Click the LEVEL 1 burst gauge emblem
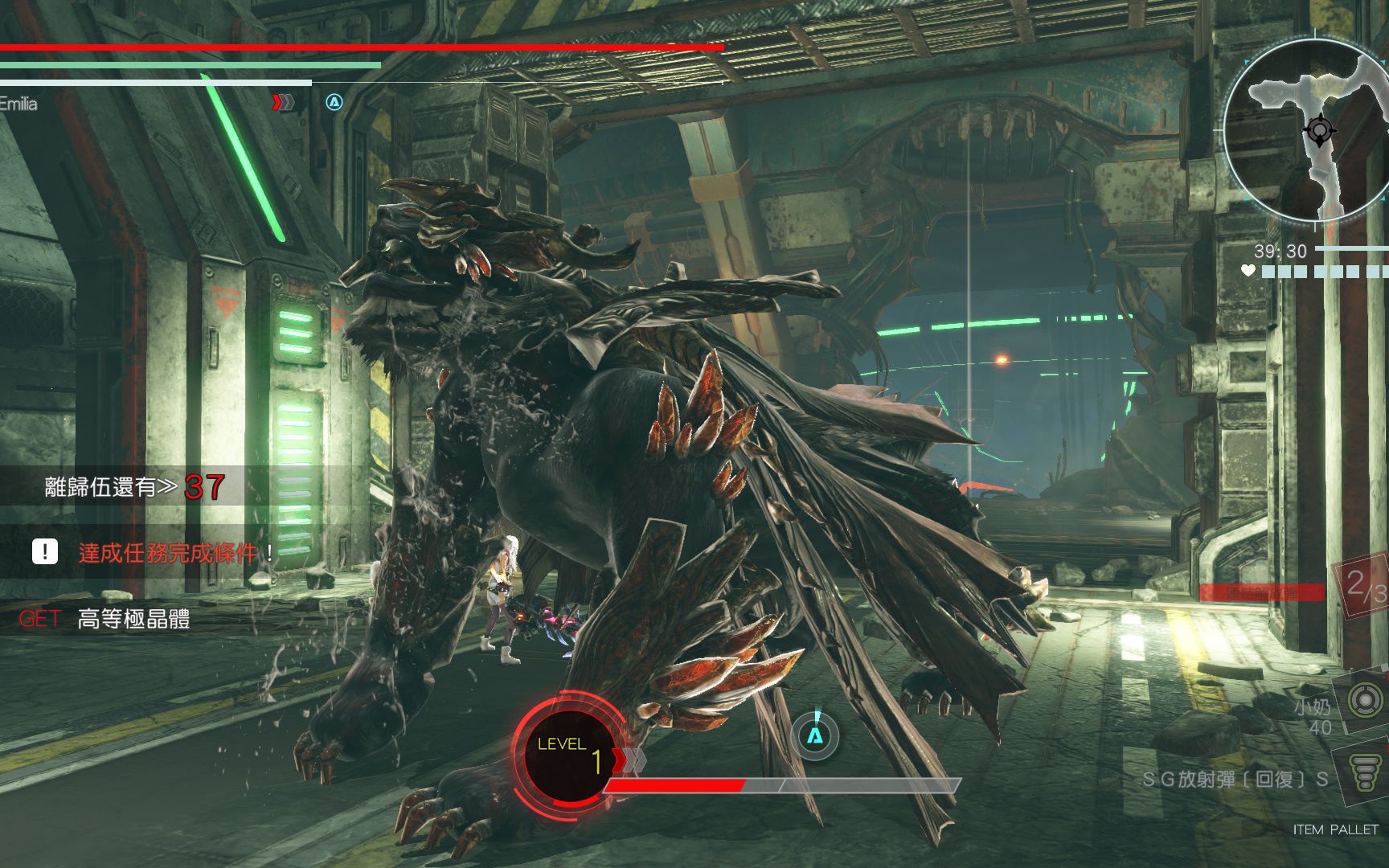Viewport: 1389px width, 868px height. click(x=568, y=753)
